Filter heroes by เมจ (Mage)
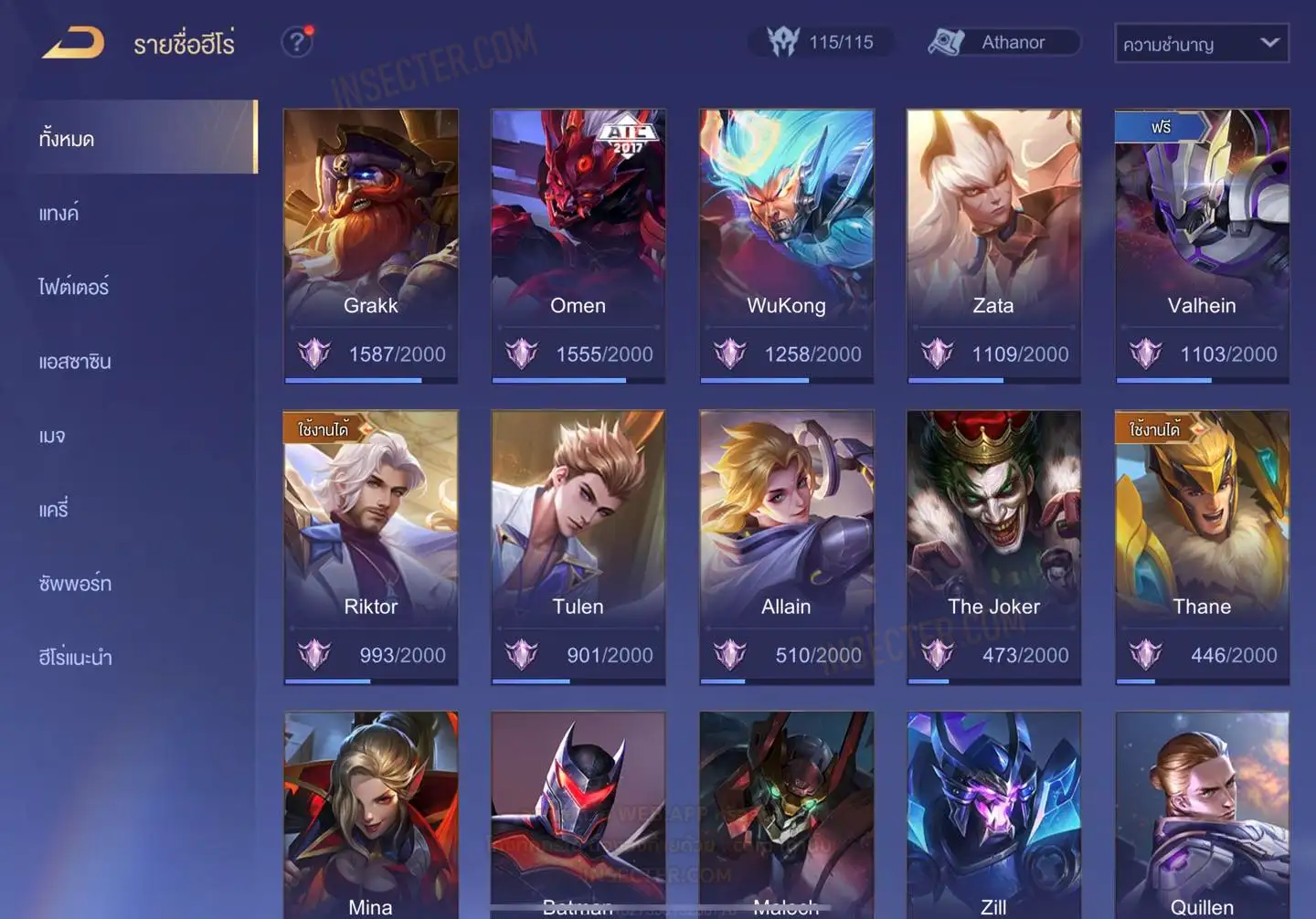This screenshot has height=919, width=1316. pos(52,436)
